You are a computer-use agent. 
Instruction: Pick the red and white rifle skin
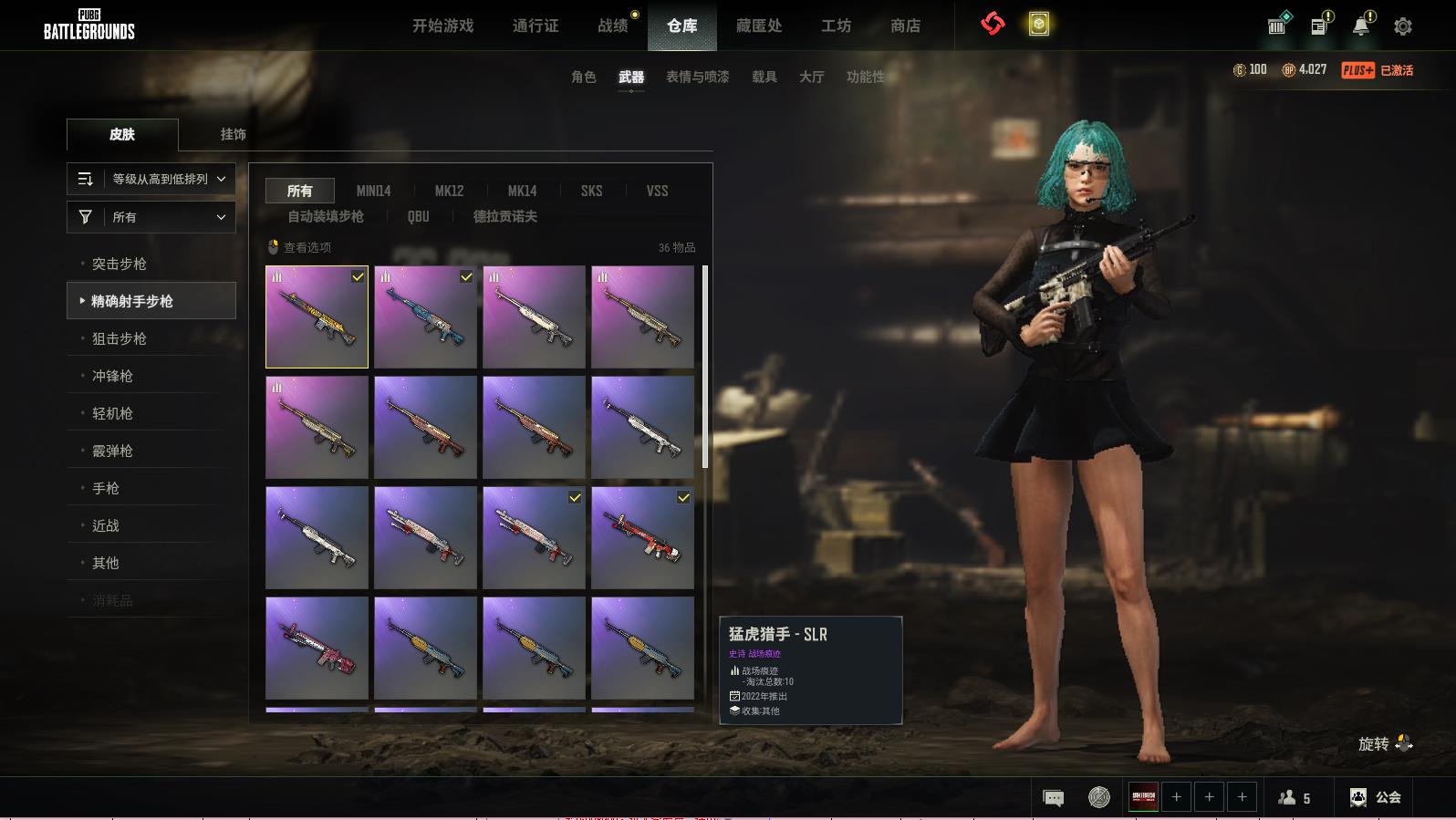[x=642, y=537]
